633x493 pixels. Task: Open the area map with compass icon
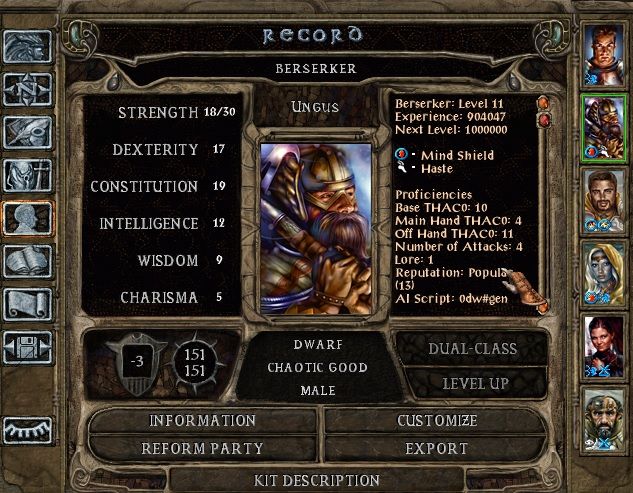coord(27,91)
